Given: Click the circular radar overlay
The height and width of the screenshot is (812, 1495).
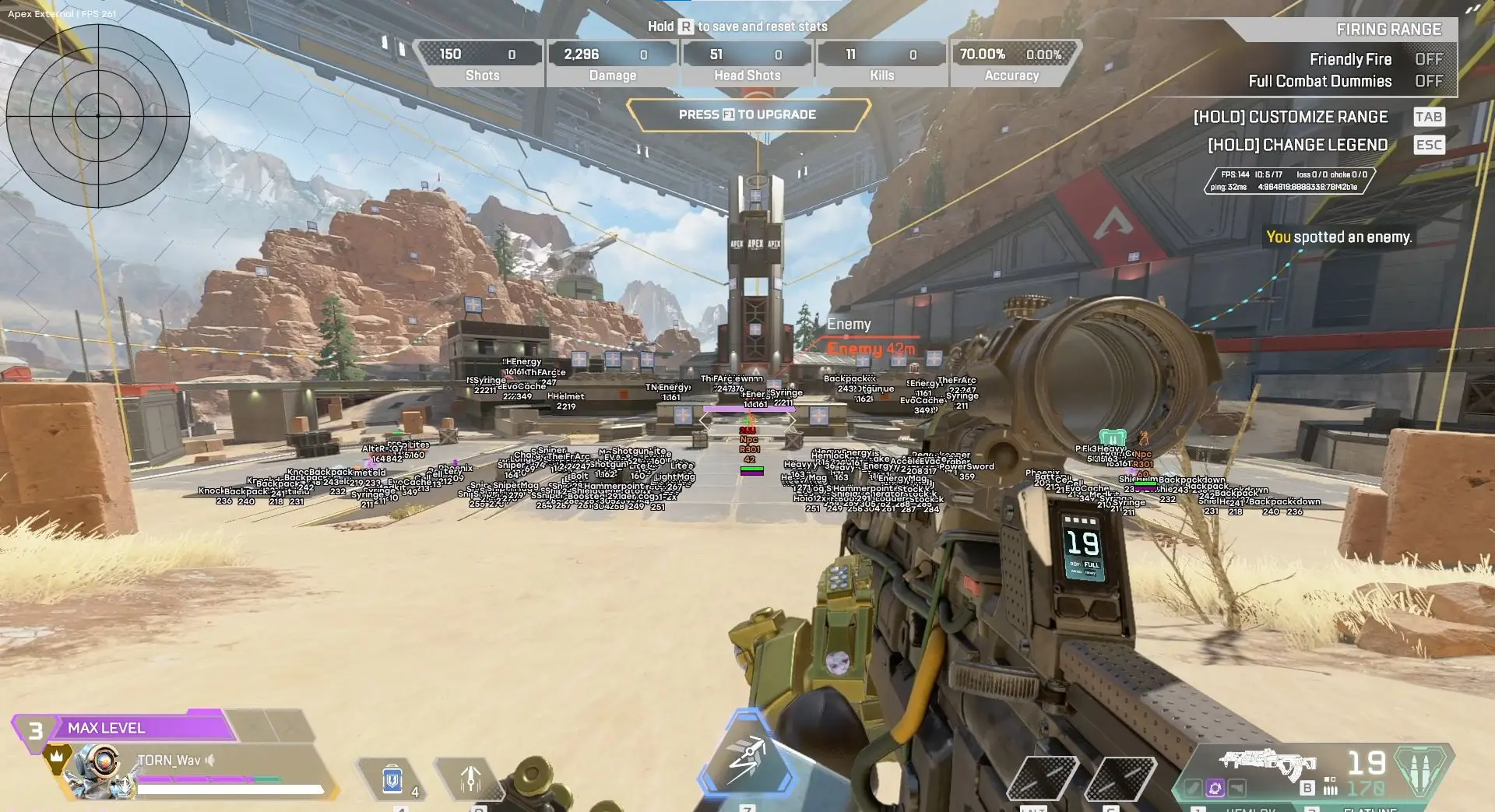Looking at the screenshot, I should pyautogui.click(x=98, y=115).
